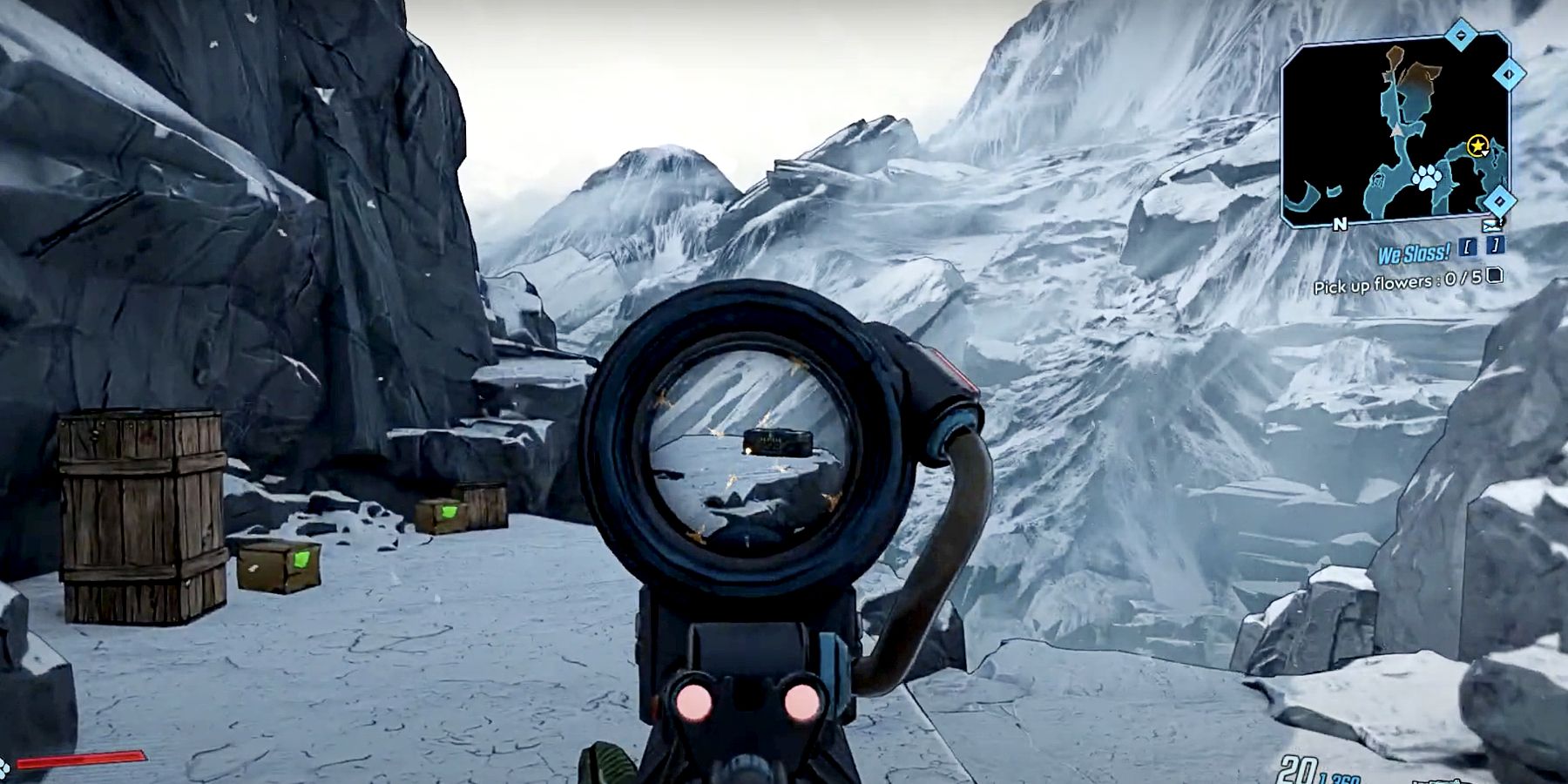The image size is (1568, 784).
Task: Select the We Sloss! mission title
Action: (x=1414, y=253)
